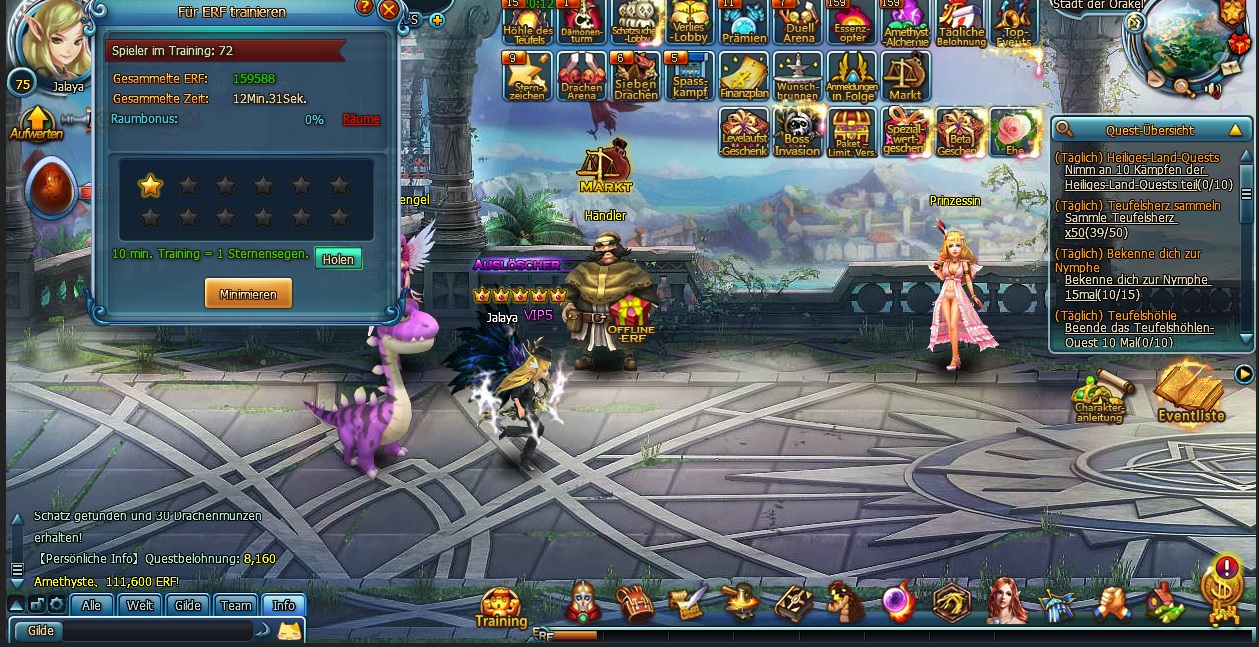This screenshot has height=647, width=1259.
Task: Open the Ehe rose icon
Action: coord(1014,133)
